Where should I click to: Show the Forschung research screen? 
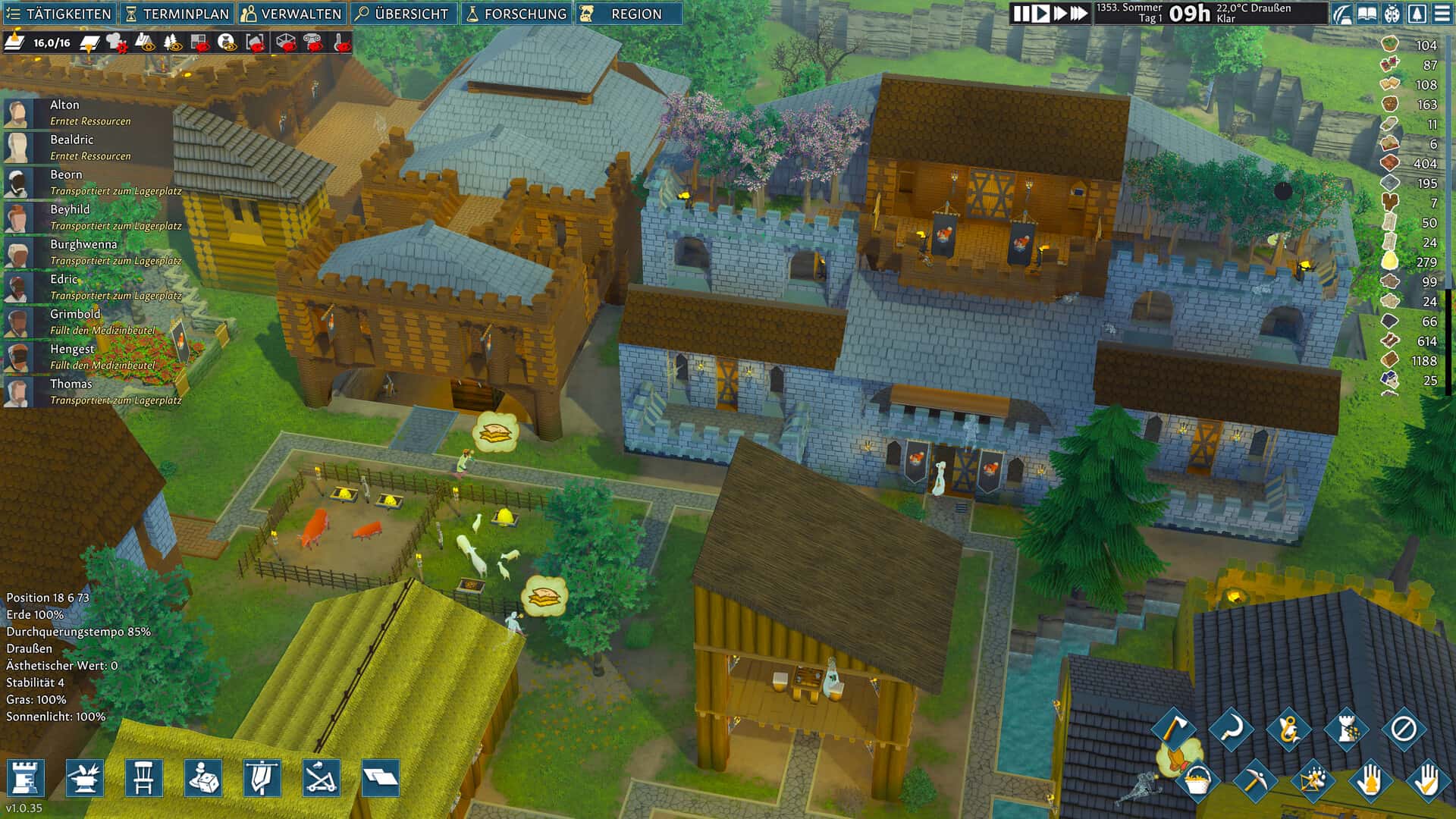(x=516, y=14)
